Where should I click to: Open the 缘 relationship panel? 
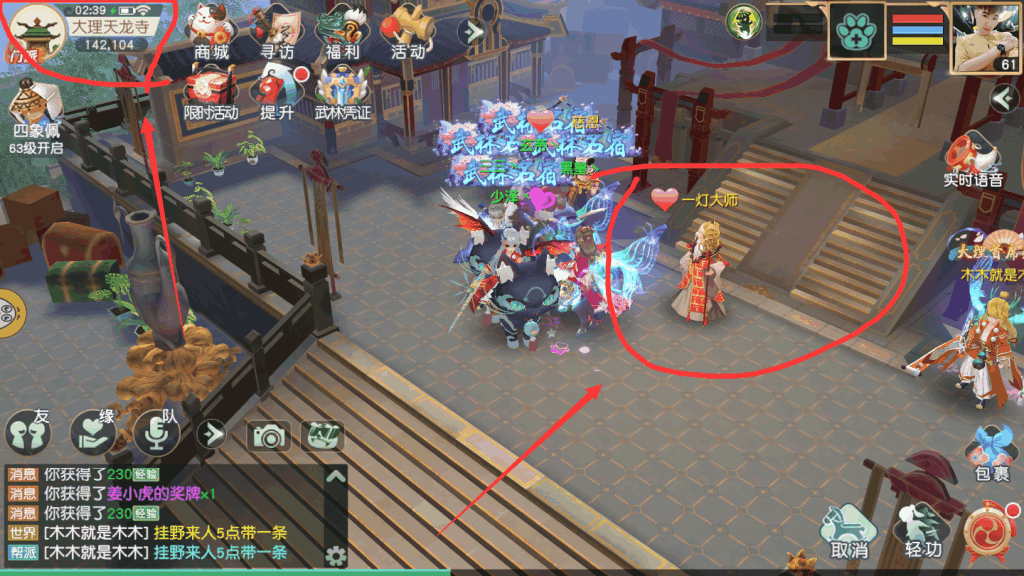(95, 430)
